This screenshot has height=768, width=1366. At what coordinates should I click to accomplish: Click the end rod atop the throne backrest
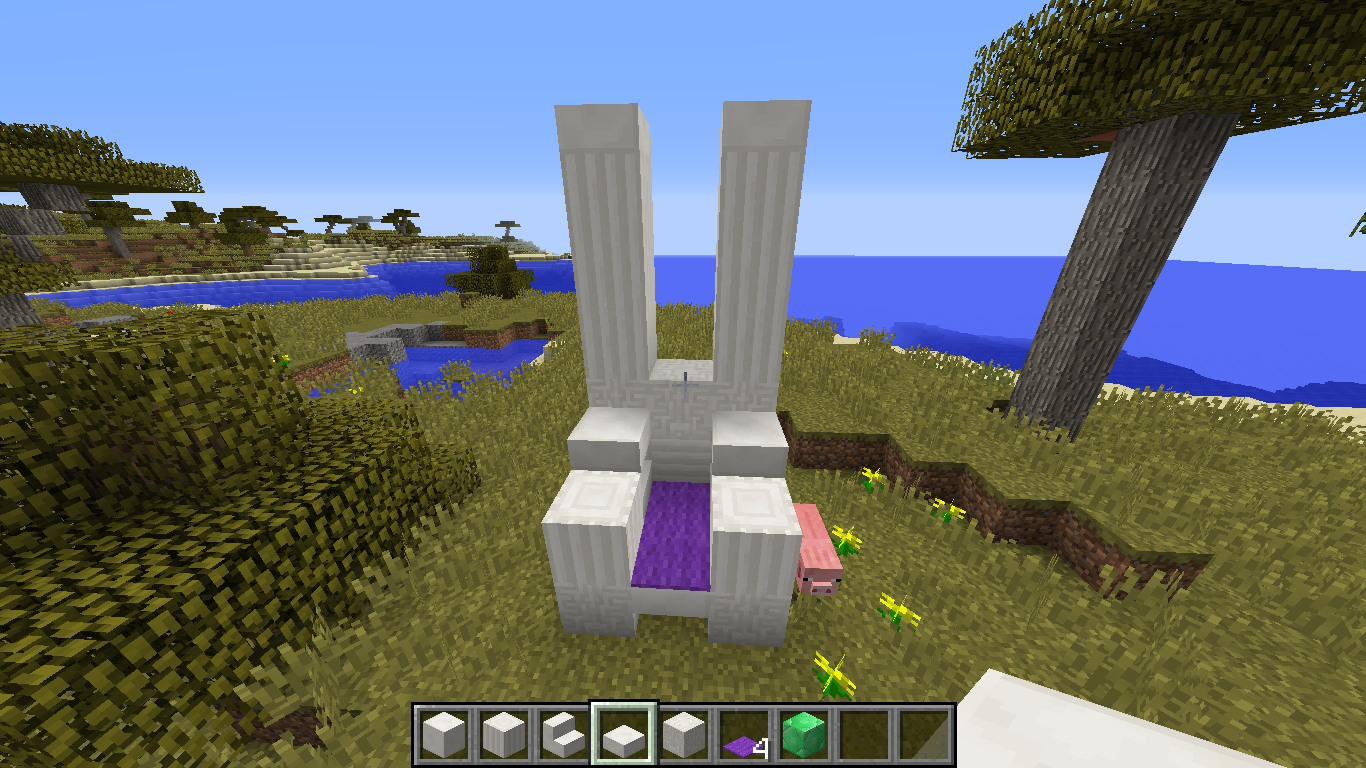[684, 375]
